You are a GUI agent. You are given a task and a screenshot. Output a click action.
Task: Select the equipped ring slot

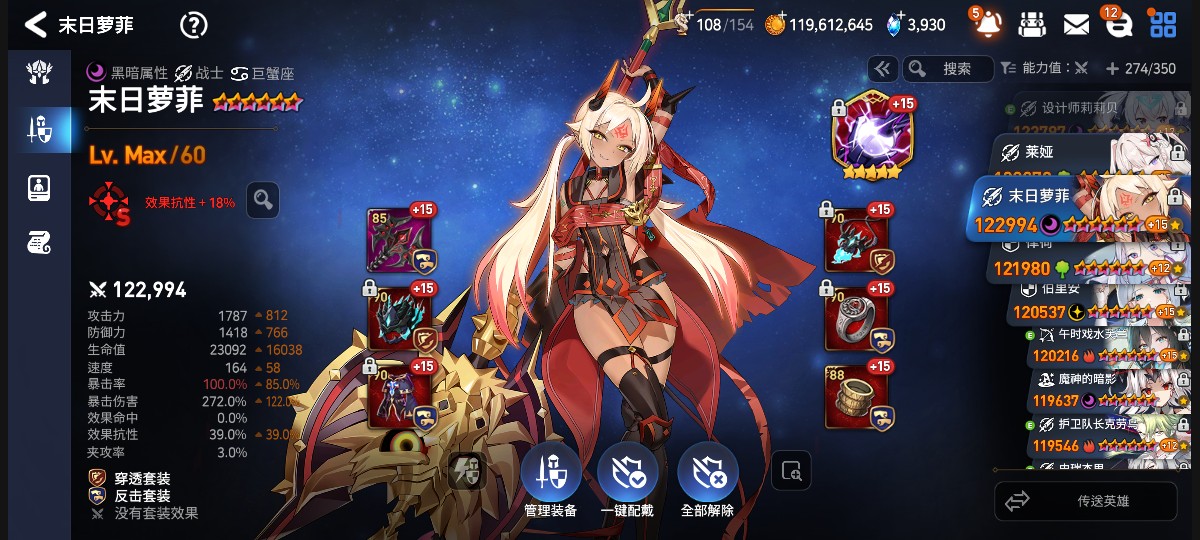(x=857, y=320)
